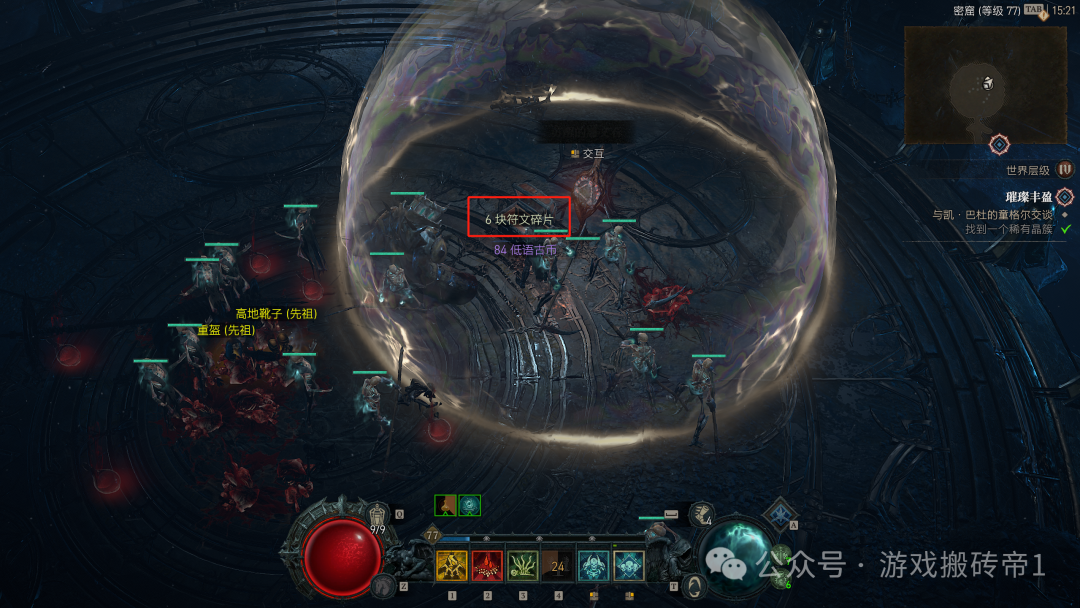Inspect the teal swirl buff icon
The width and height of the screenshot is (1080, 608).
(470, 506)
